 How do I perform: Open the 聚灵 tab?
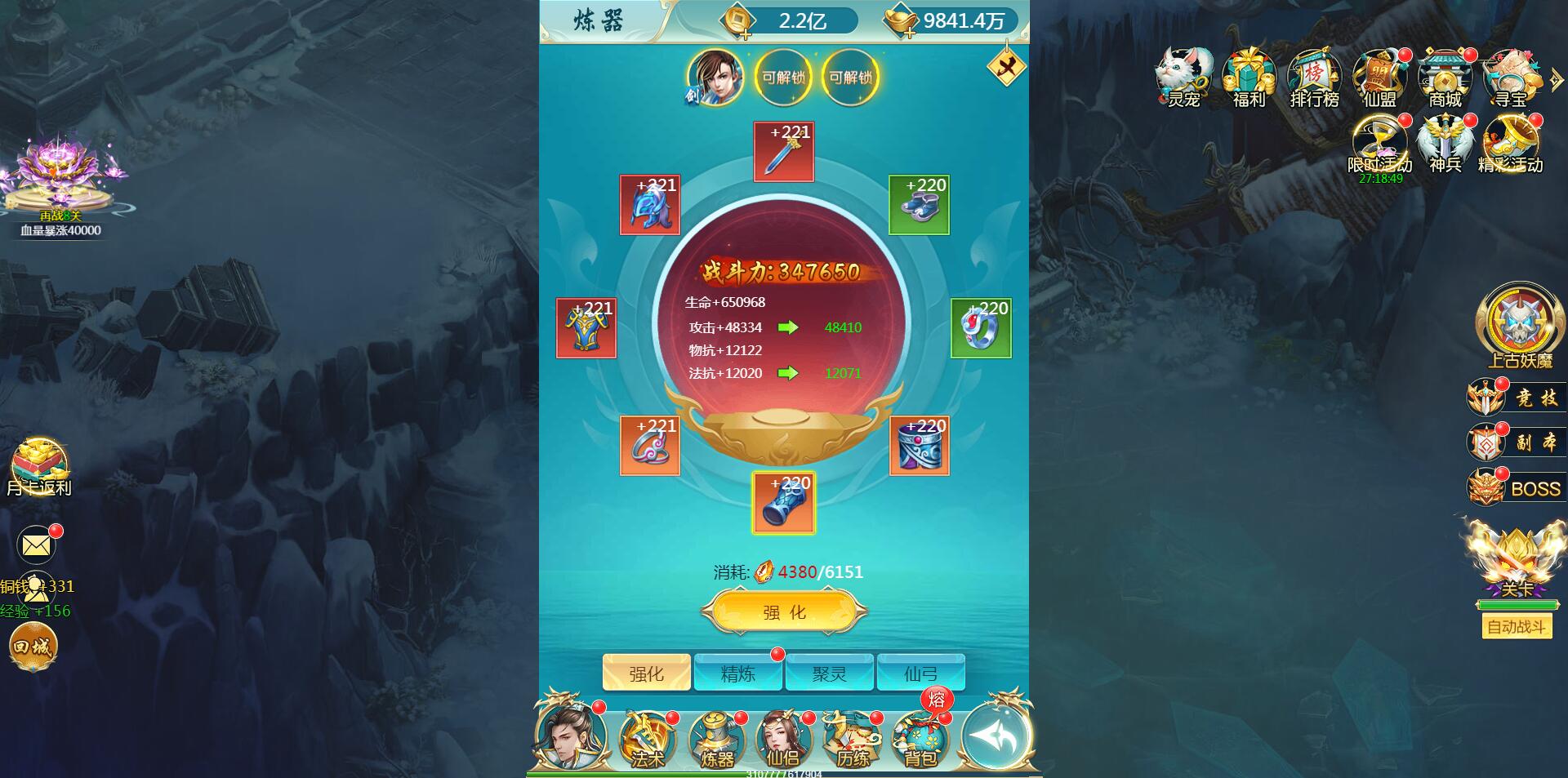click(x=829, y=674)
